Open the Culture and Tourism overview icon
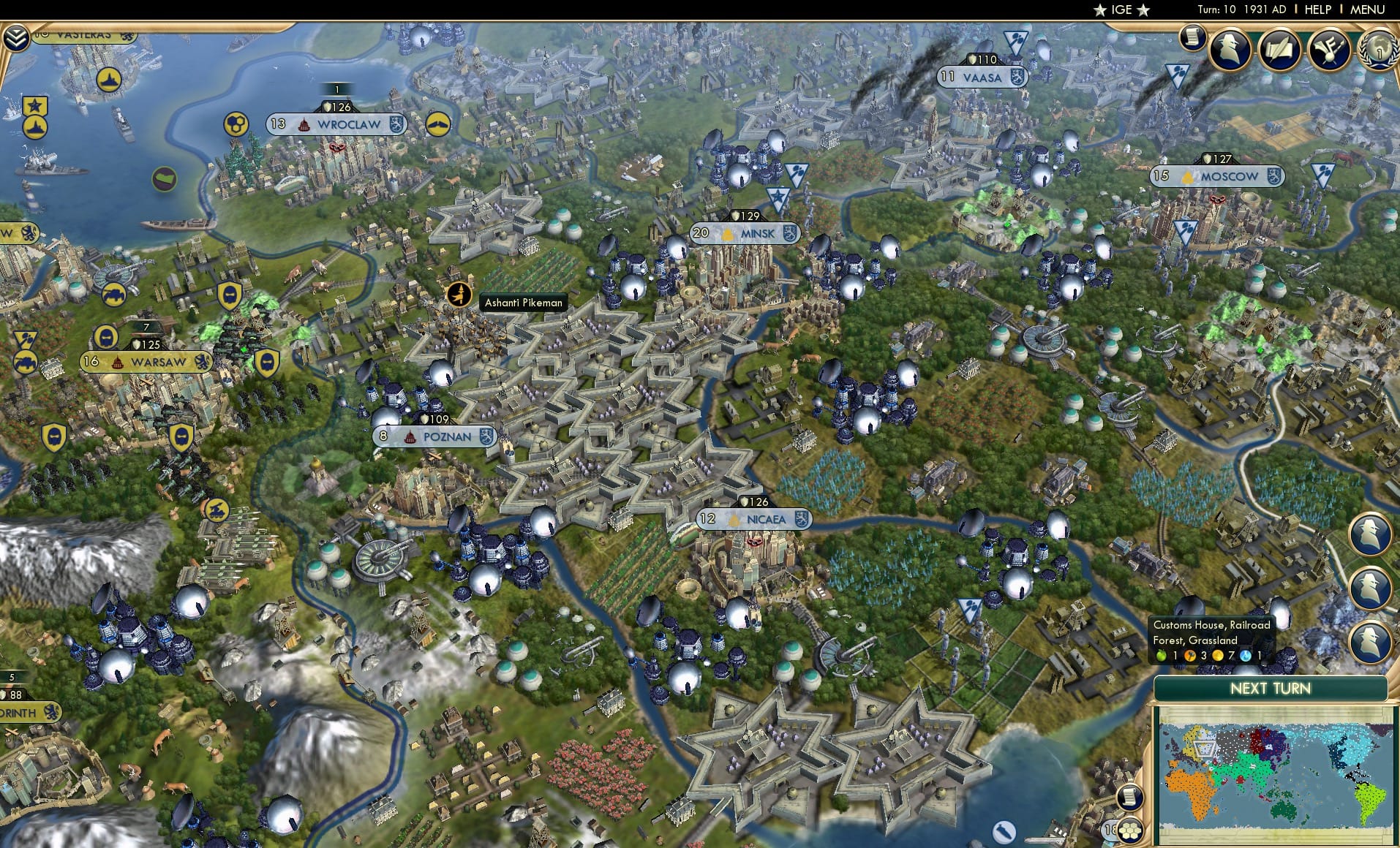Image resolution: width=1400 pixels, height=848 pixels. click(x=1331, y=48)
